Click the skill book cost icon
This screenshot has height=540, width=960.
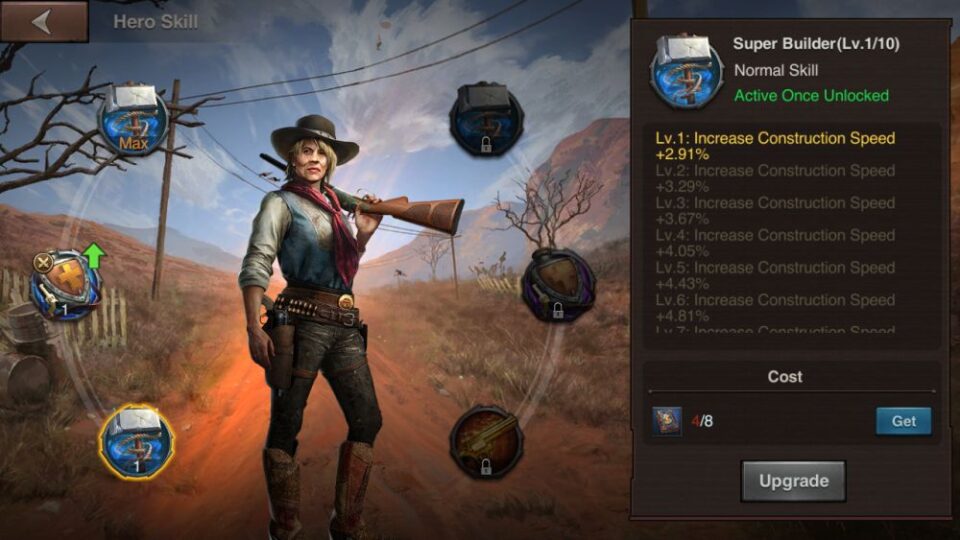(667, 421)
